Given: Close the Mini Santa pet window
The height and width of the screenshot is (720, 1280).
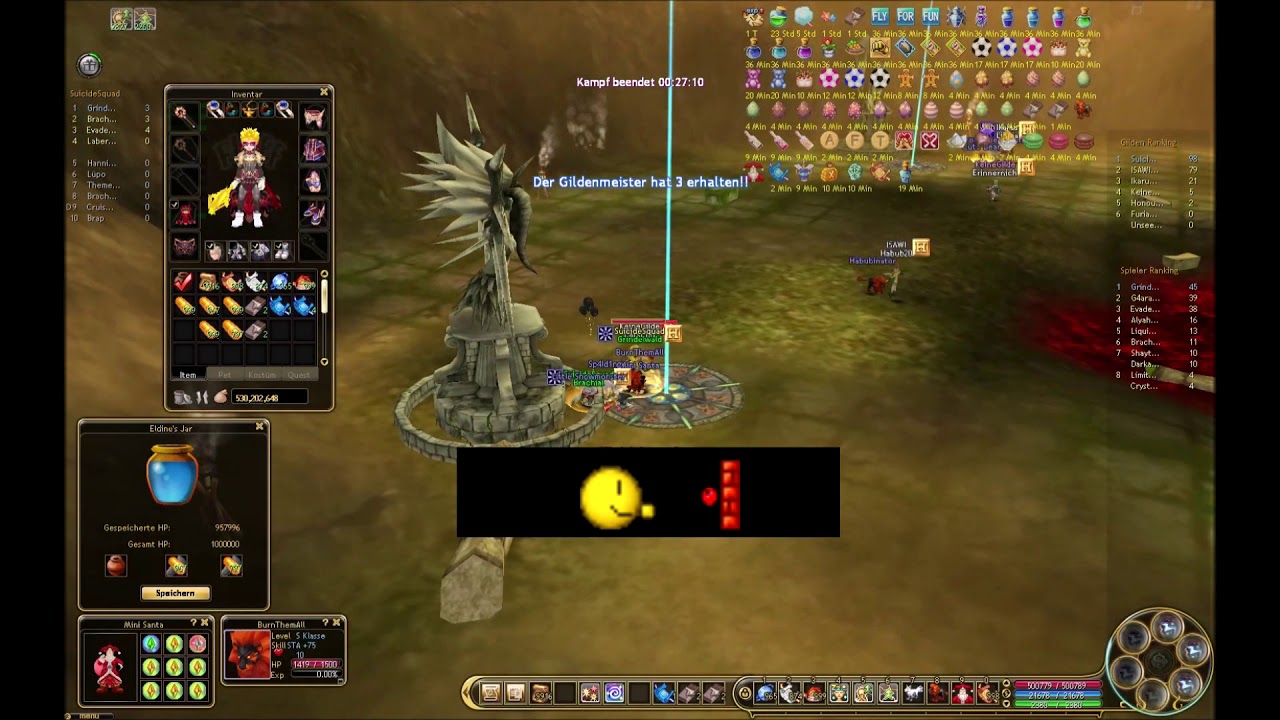Looking at the screenshot, I should (204, 624).
